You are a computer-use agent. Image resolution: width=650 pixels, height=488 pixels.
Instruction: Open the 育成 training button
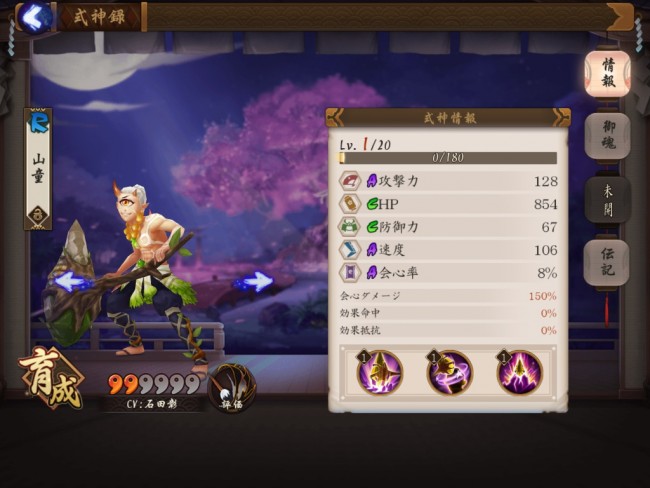click(x=49, y=378)
